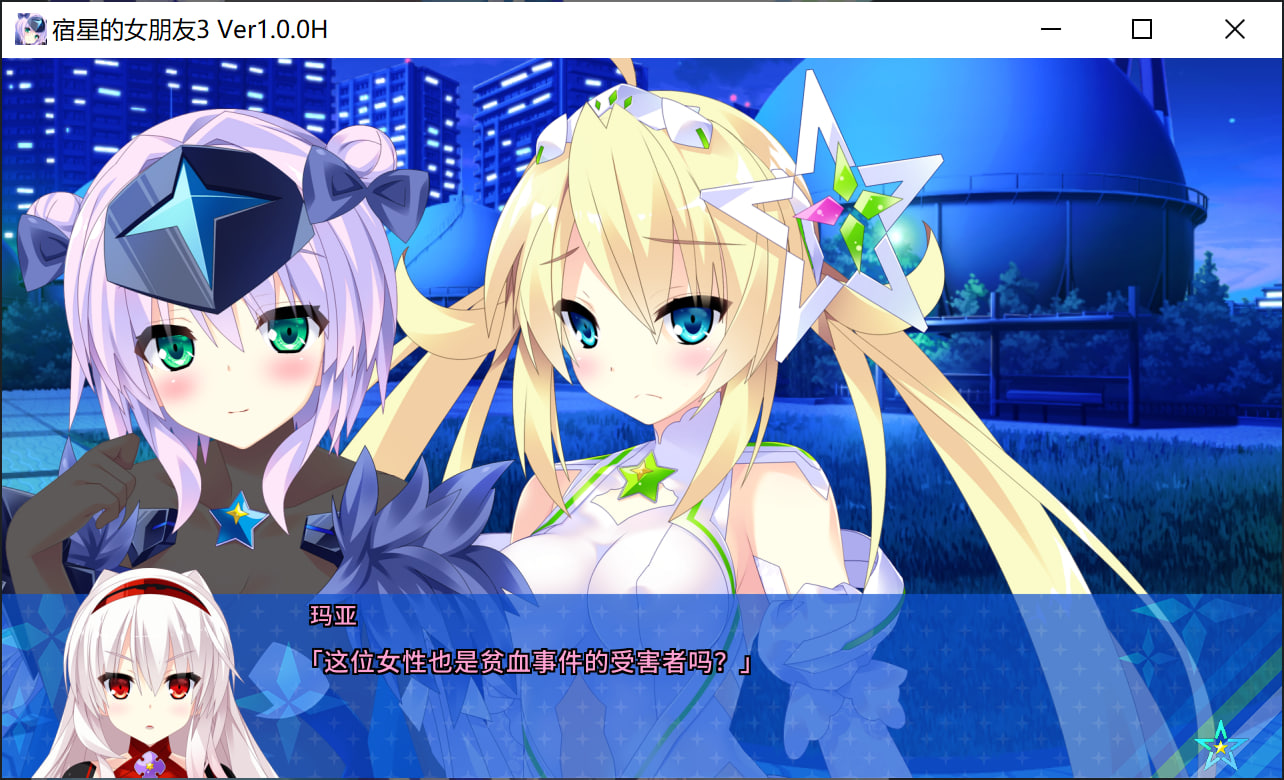Maximize the game window
Screen dimensions: 1284x780
click(x=1141, y=29)
